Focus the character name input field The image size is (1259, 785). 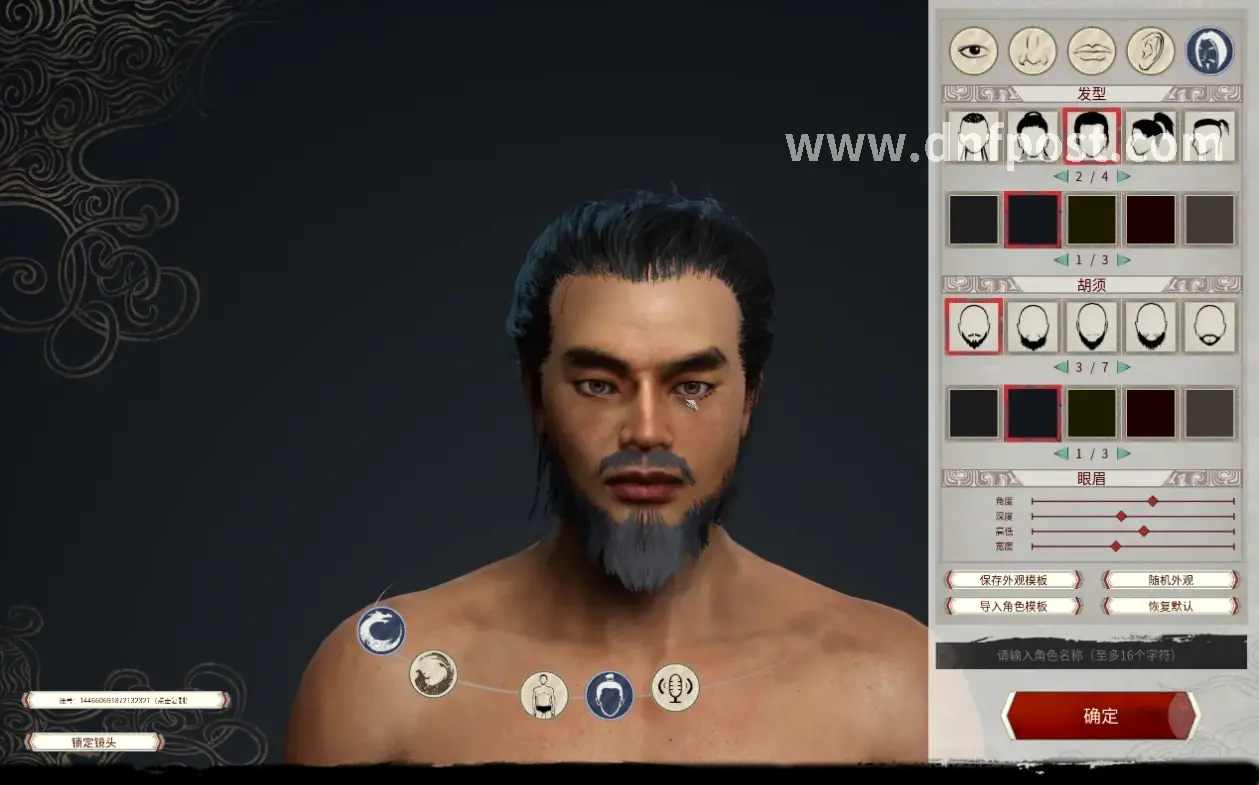pos(1090,656)
